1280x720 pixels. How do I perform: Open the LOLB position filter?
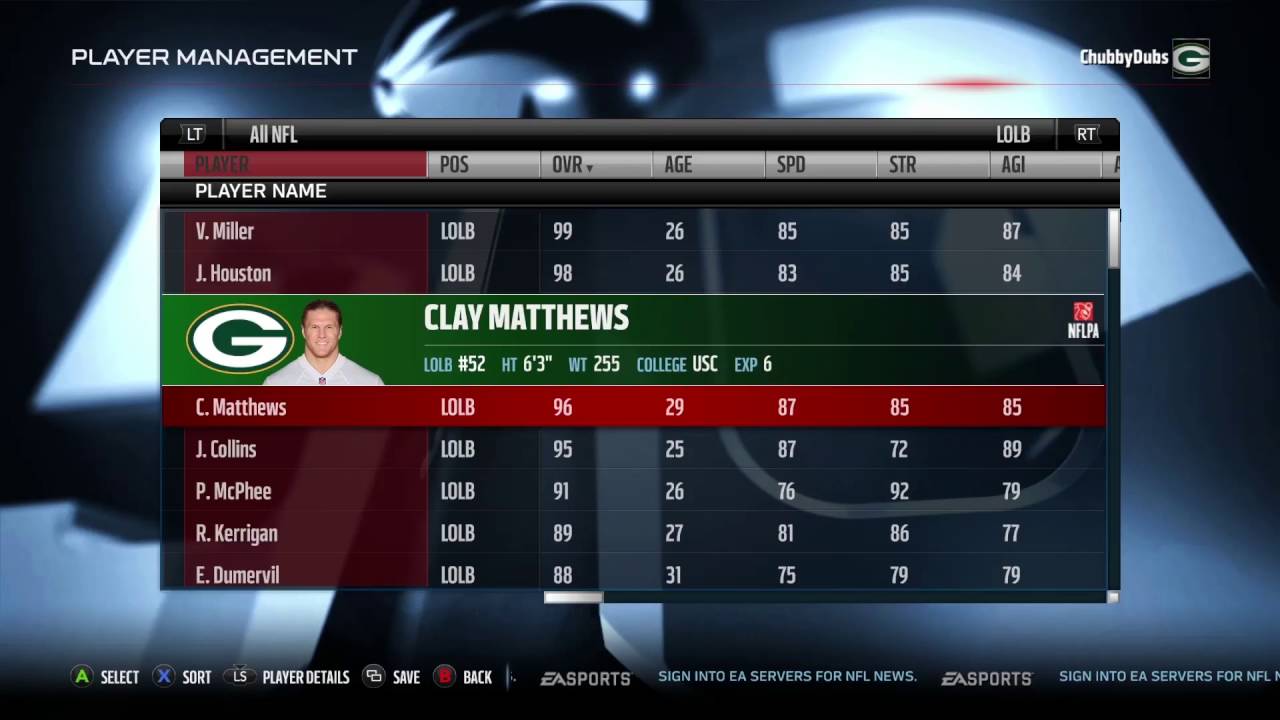[1013, 134]
